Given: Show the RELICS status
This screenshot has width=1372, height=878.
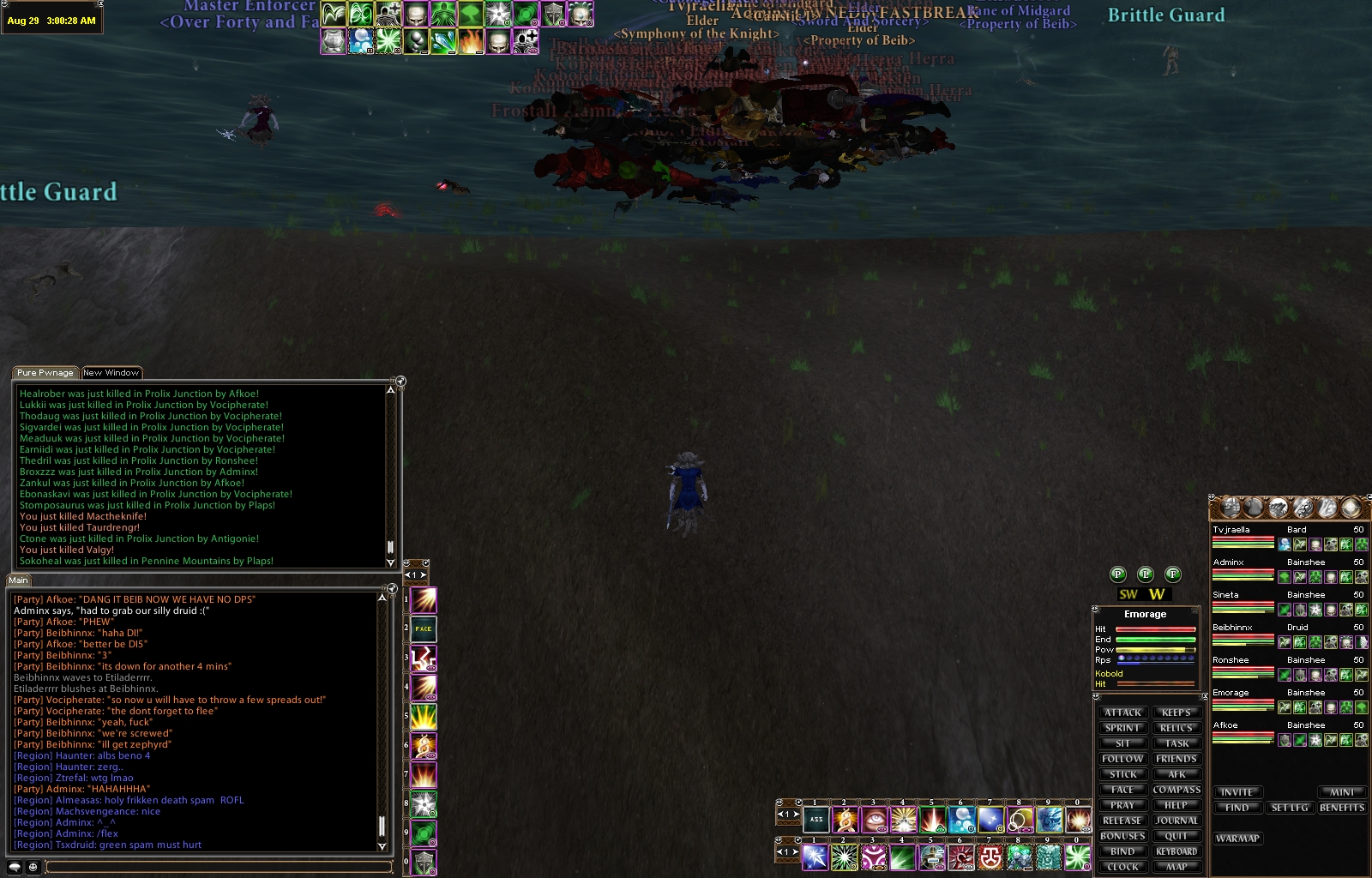Looking at the screenshot, I should (x=1176, y=728).
